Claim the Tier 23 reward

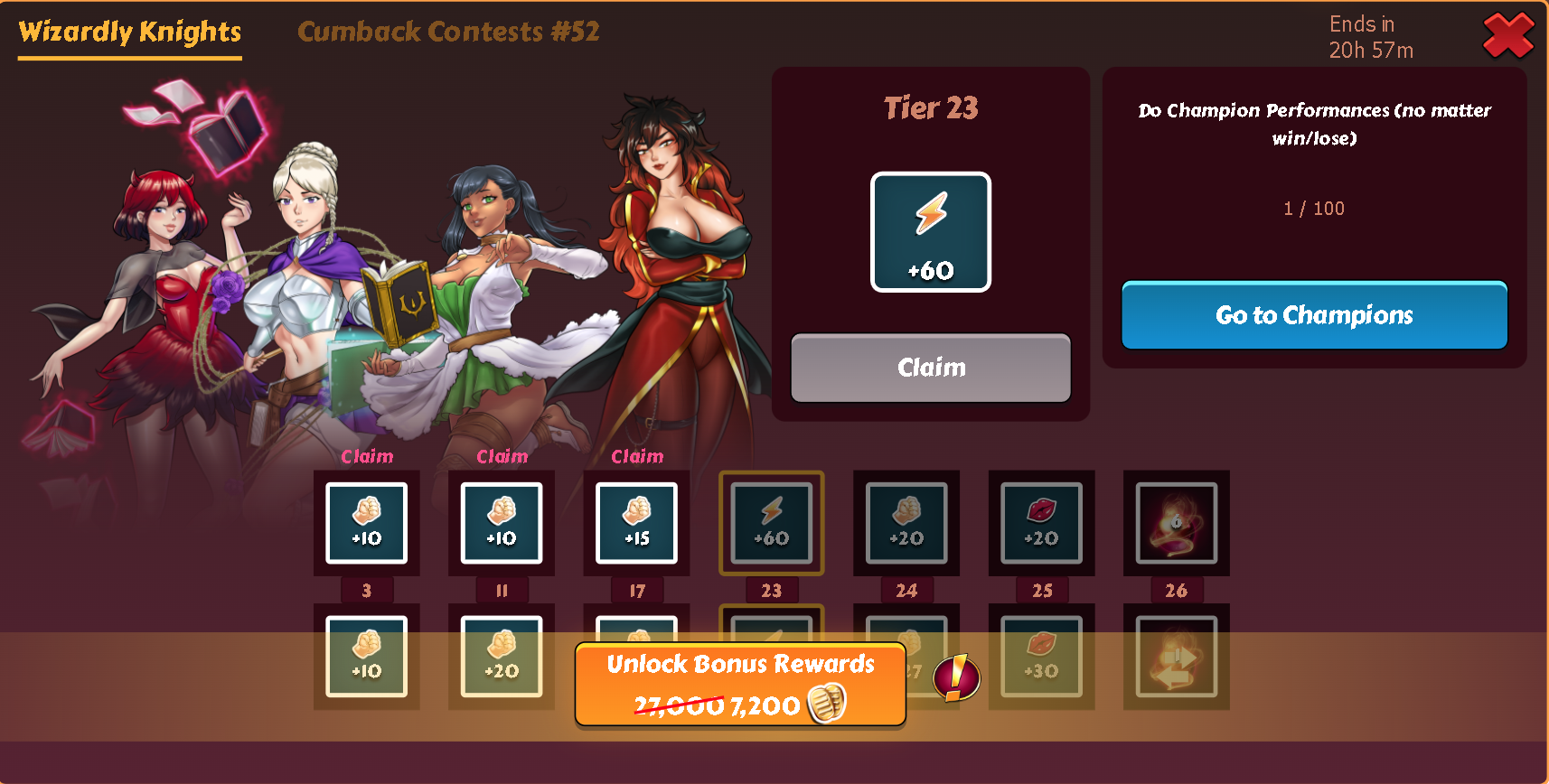931,368
